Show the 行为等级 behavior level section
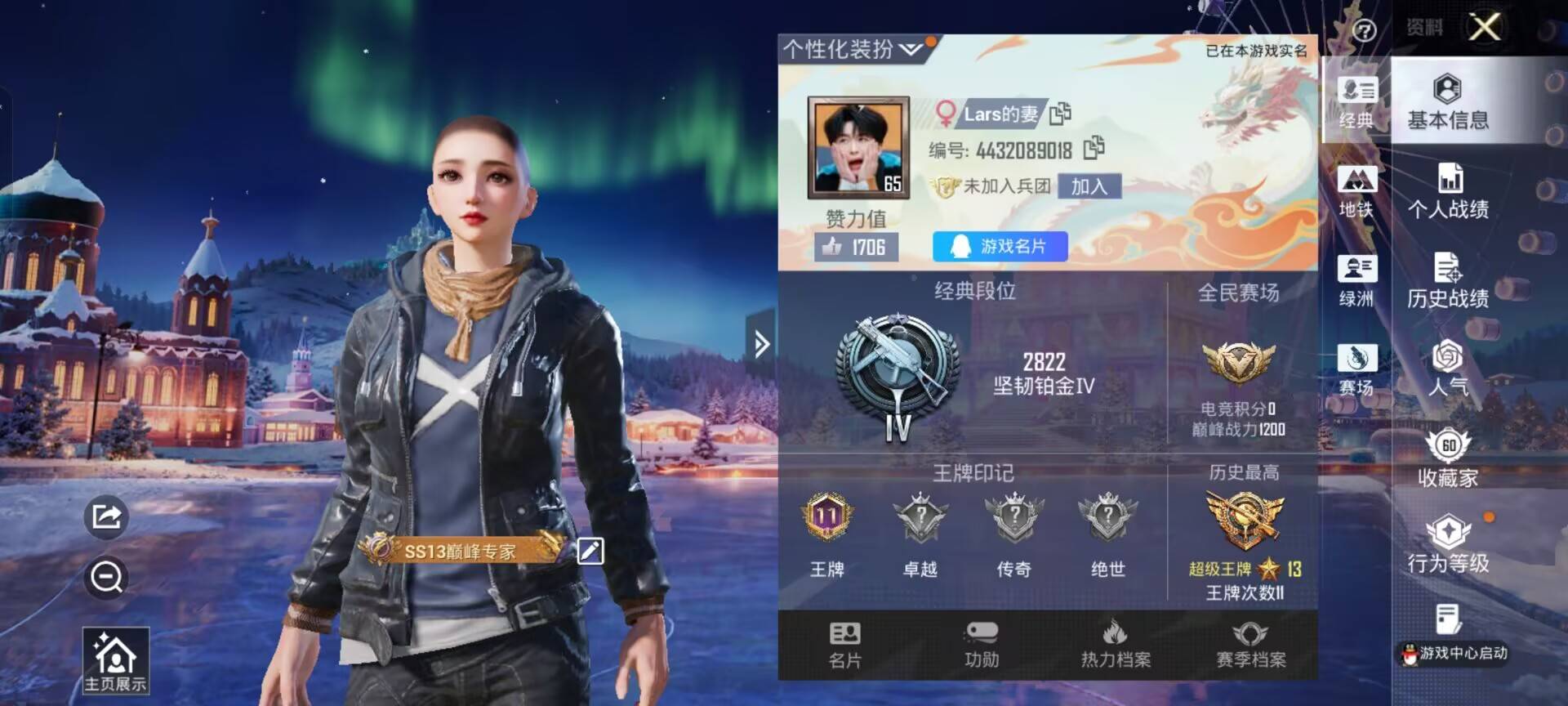Image resolution: width=1568 pixels, height=706 pixels. point(1447,544)
